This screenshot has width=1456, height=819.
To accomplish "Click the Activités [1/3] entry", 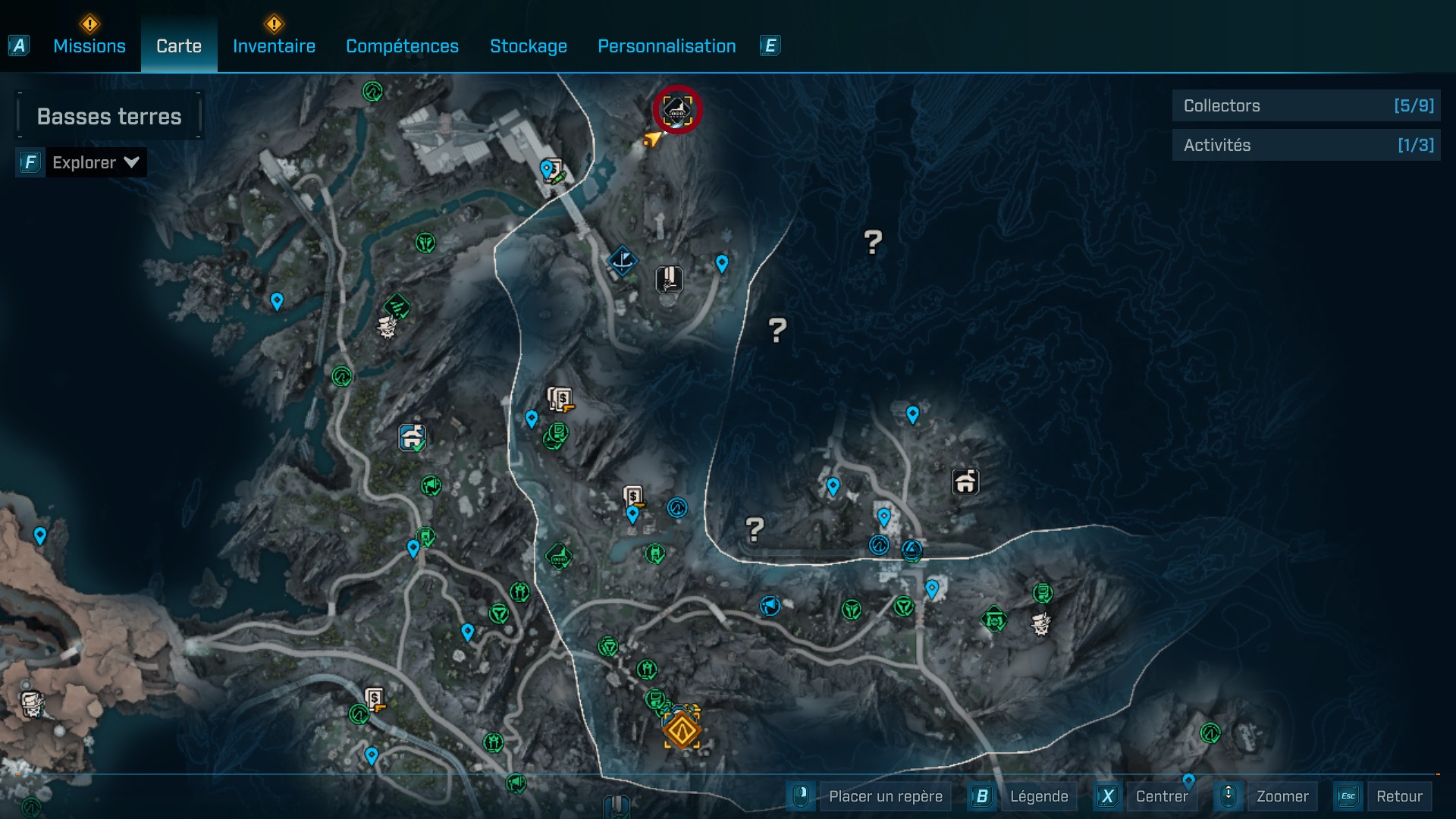I will click(1306, 145).
